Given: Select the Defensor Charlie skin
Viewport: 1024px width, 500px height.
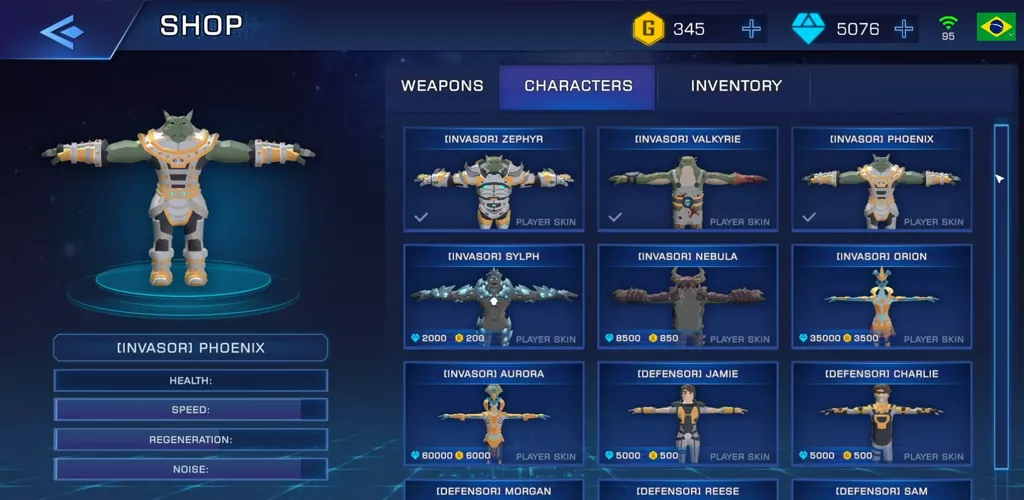Looking at the screenshot, I should coord(882,414).
